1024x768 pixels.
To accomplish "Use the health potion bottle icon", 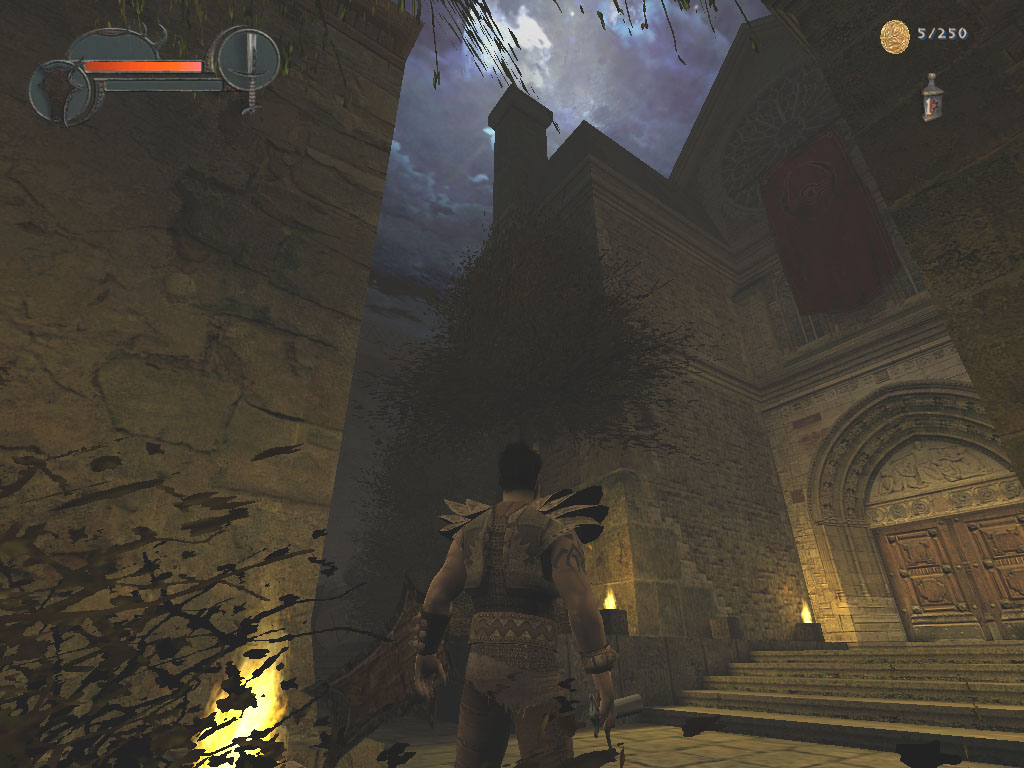I will [932, 98].
